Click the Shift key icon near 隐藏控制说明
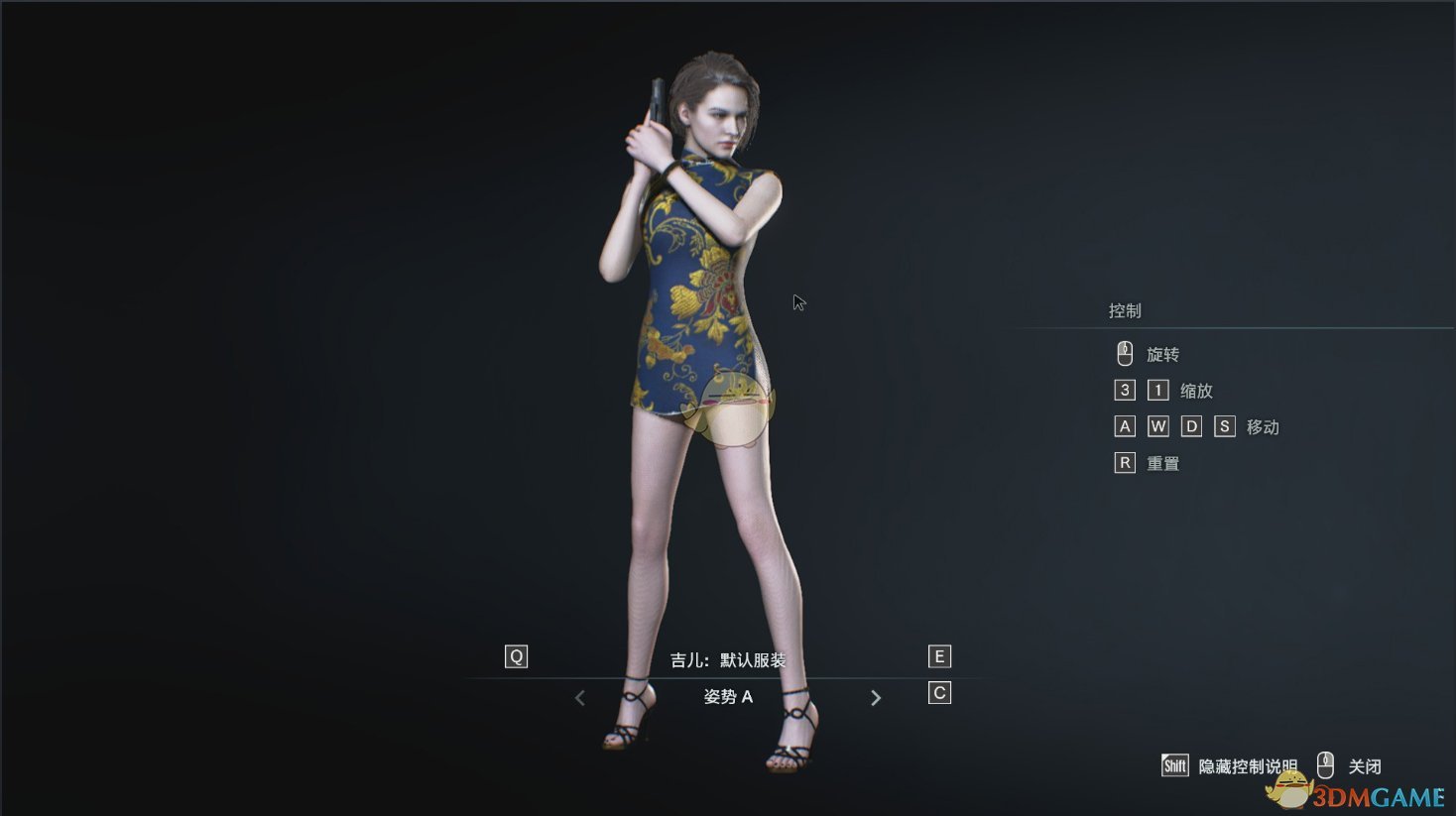Image resolution: width=1456 pixels, height=816 pixels. pyautogui.click(x=1174, y=764)
